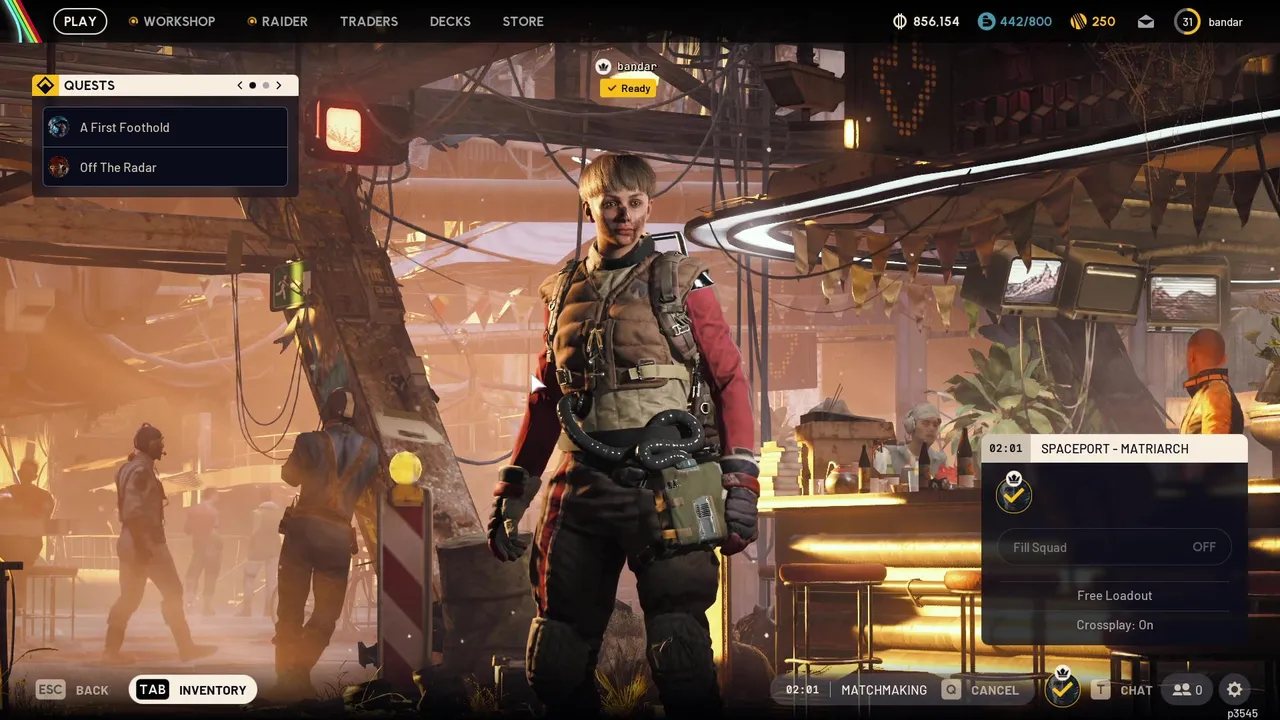Show the next quests page
The height and width of the screenshot is (720, 1280).
pos(279,86)
